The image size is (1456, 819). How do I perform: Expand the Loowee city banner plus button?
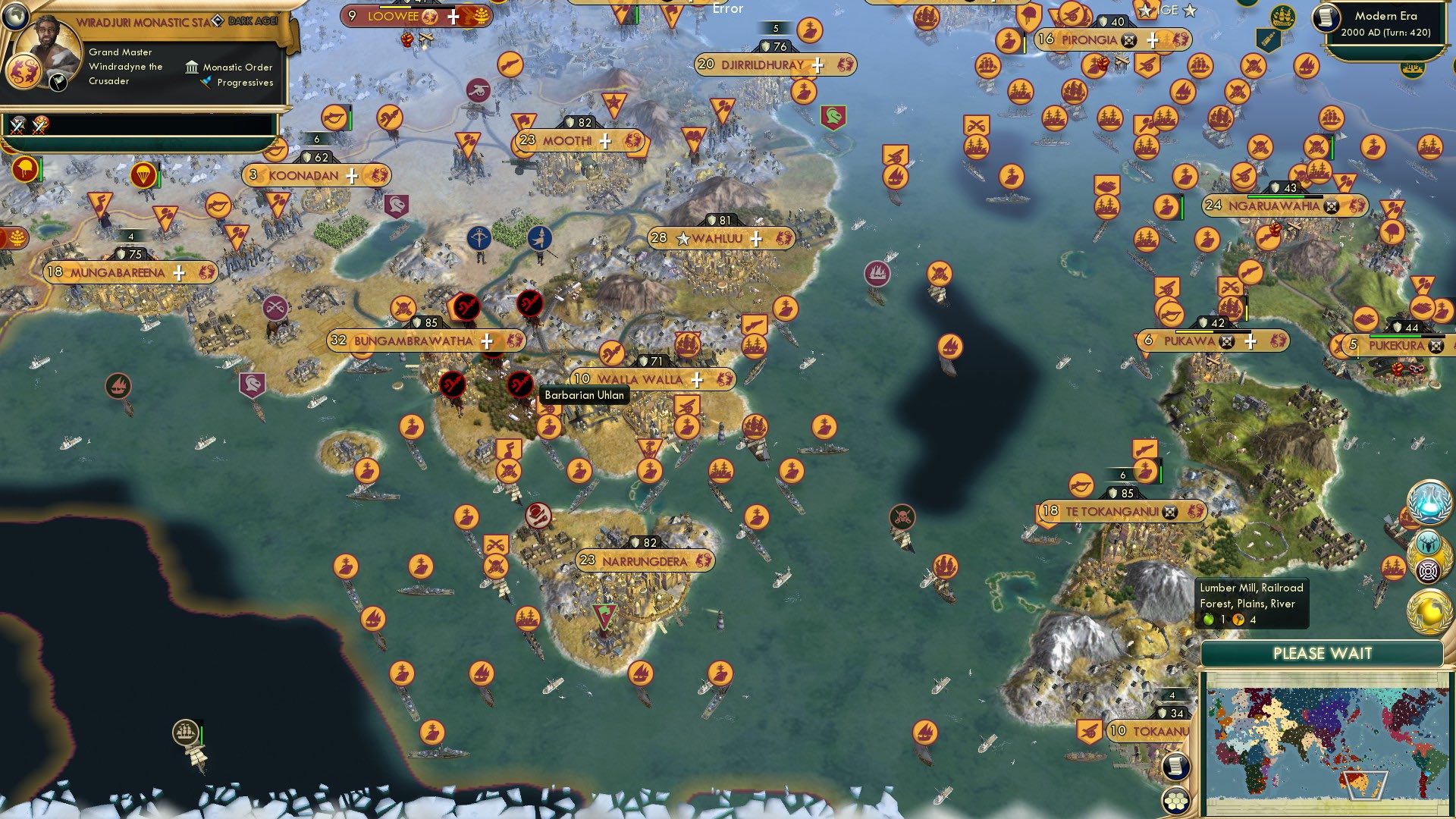click(455, 14)
